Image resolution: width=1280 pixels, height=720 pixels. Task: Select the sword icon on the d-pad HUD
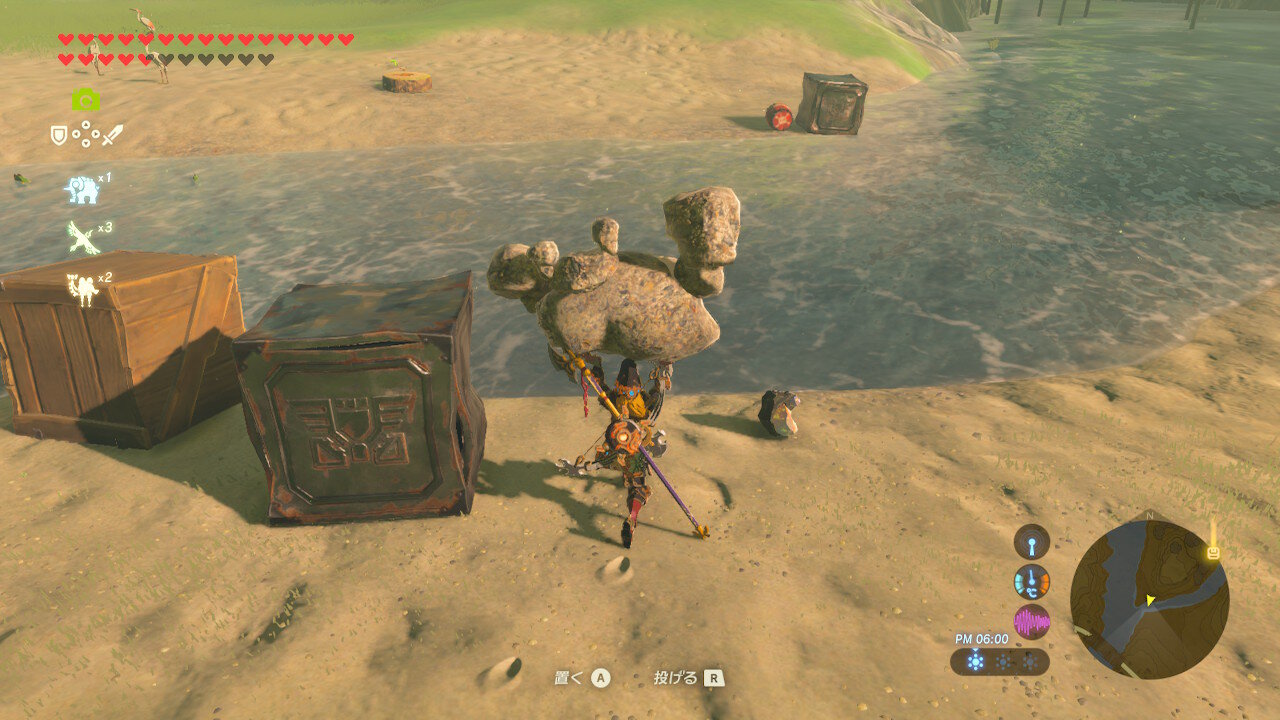tap(110, 136)
